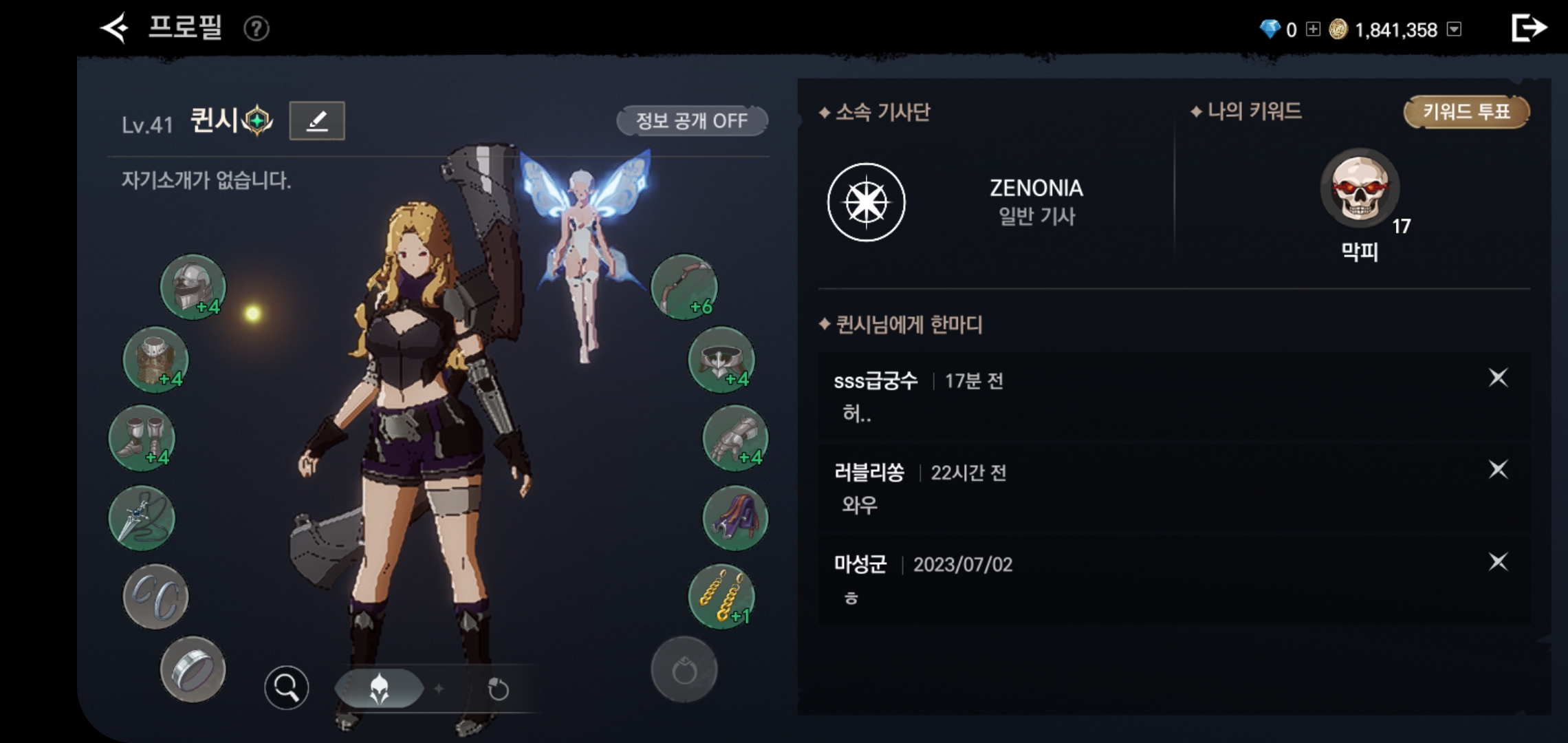This screenshot has width=1568, height=743.
Task: Reset character view with the rotate arrow
Action: [x=498, y=689]
